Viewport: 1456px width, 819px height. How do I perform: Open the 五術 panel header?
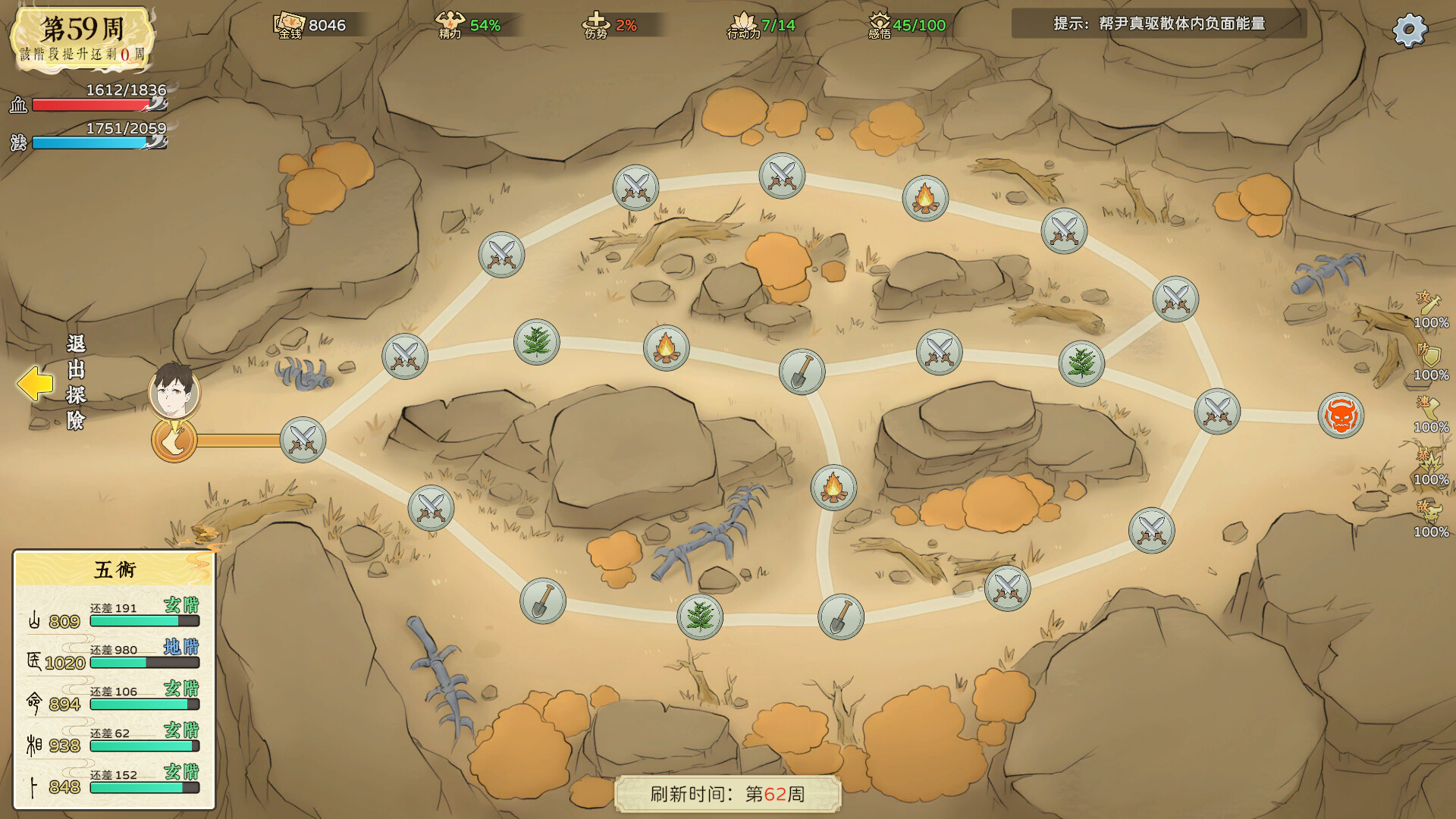[115, 569]
